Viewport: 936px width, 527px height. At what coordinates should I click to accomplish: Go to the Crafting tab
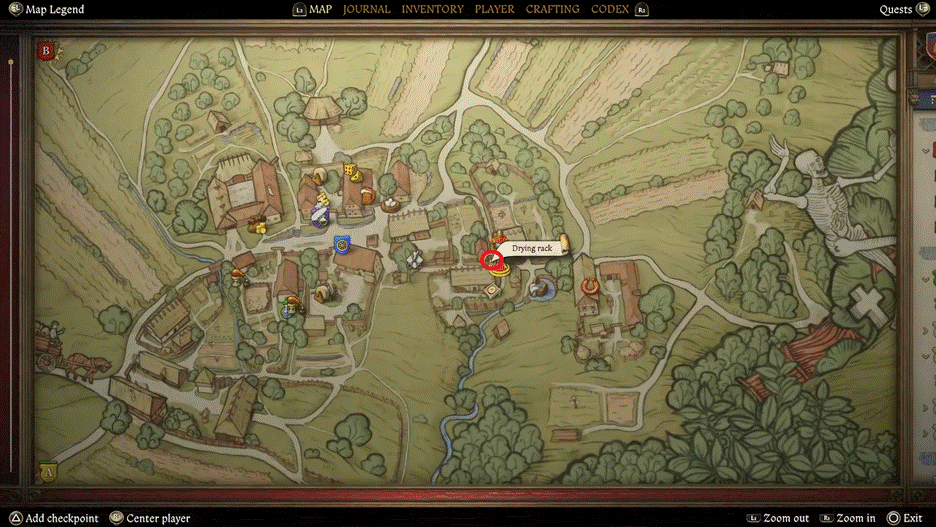(552, 9)
